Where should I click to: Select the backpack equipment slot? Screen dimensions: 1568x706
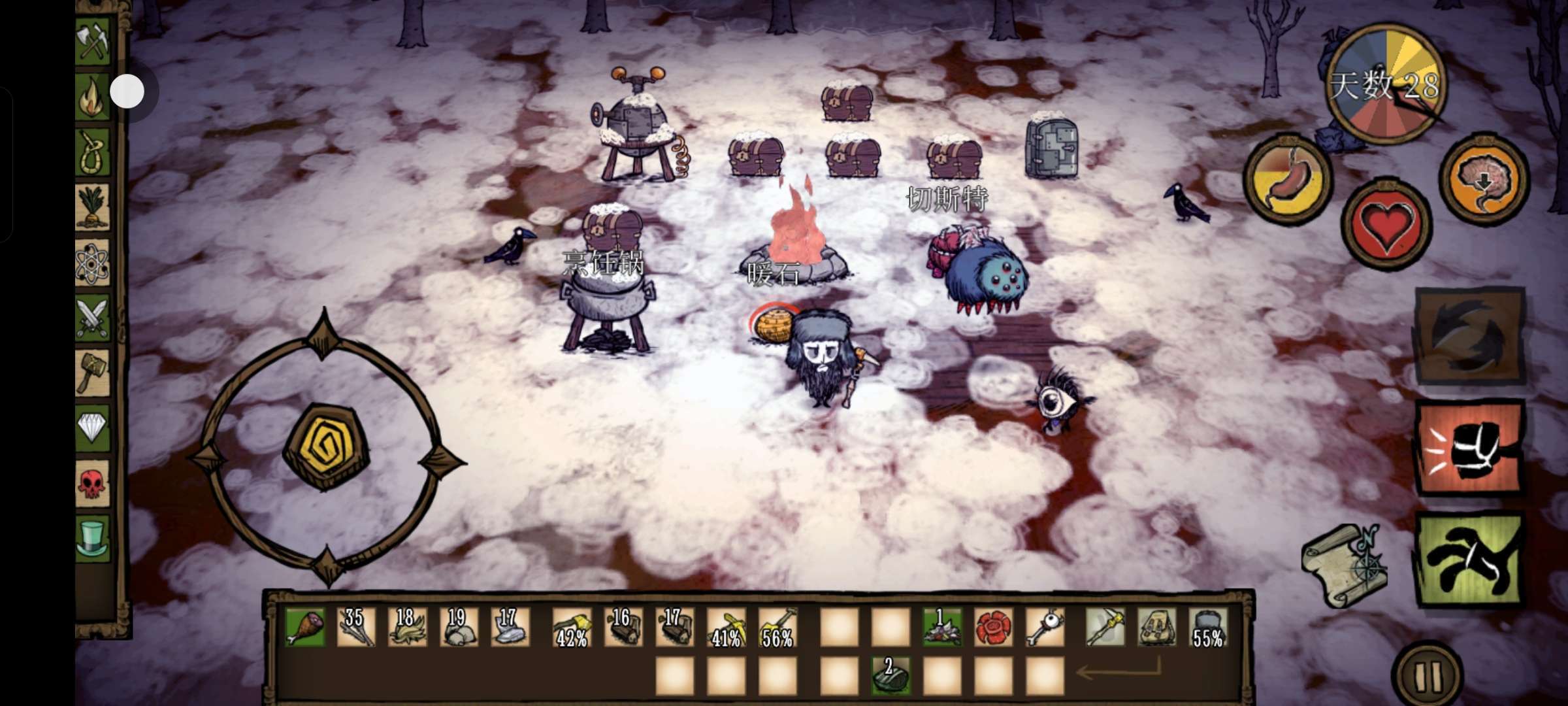click(1156, 628)
